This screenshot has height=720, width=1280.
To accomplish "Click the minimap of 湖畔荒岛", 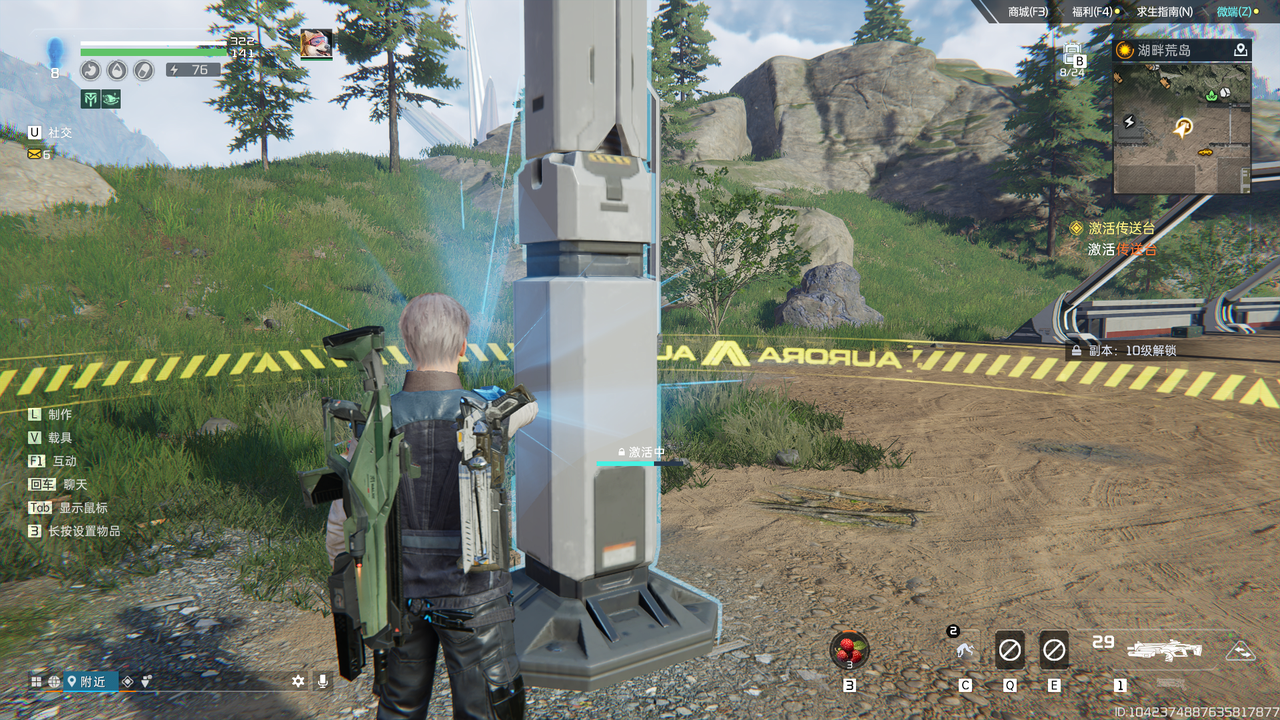I will tap(1181, 127).
